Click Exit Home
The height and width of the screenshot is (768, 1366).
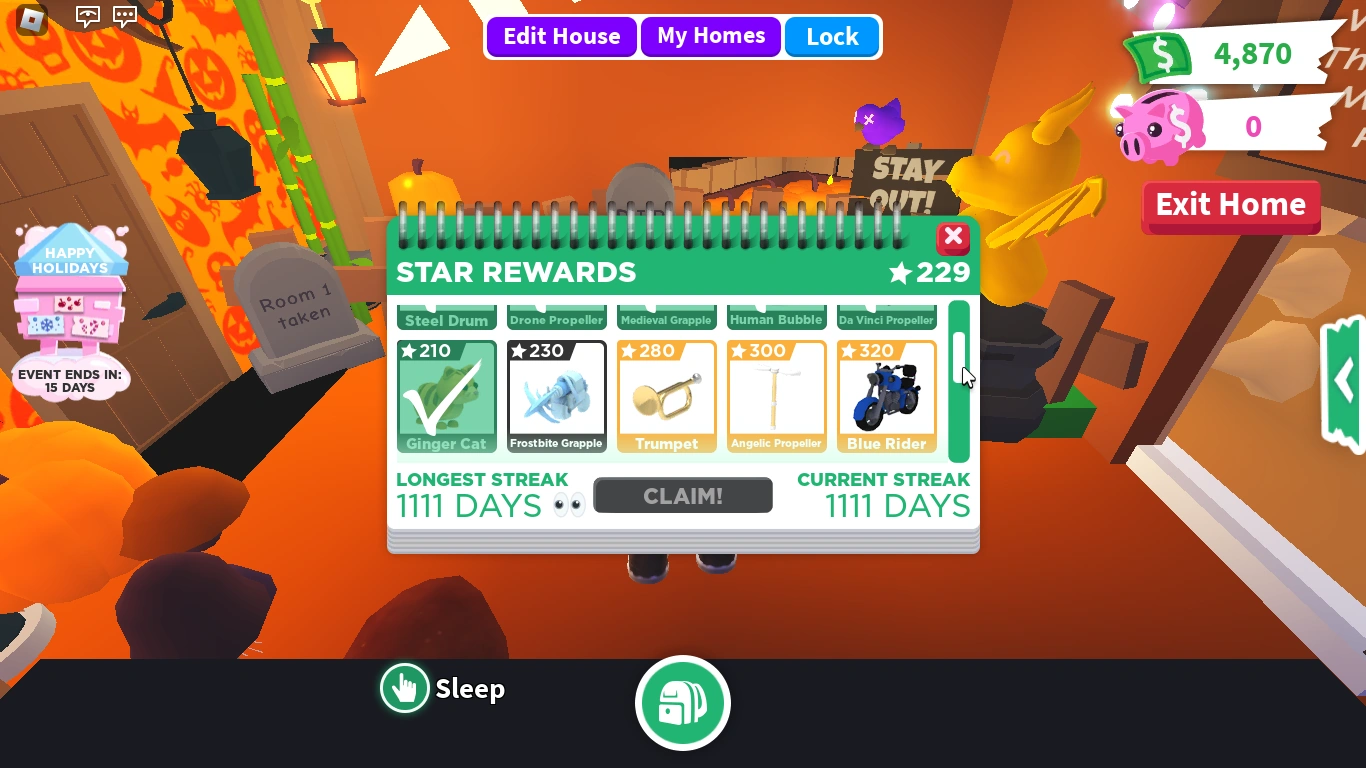(1230, 206)
